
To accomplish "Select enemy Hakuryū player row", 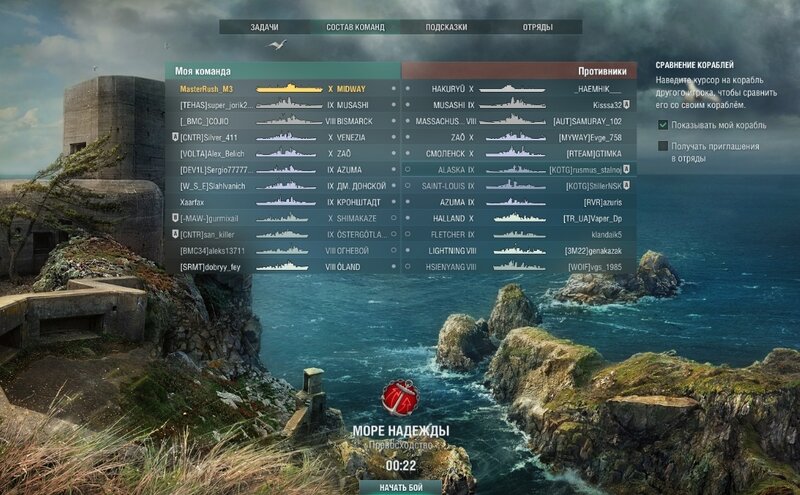I will pos(519,88).
